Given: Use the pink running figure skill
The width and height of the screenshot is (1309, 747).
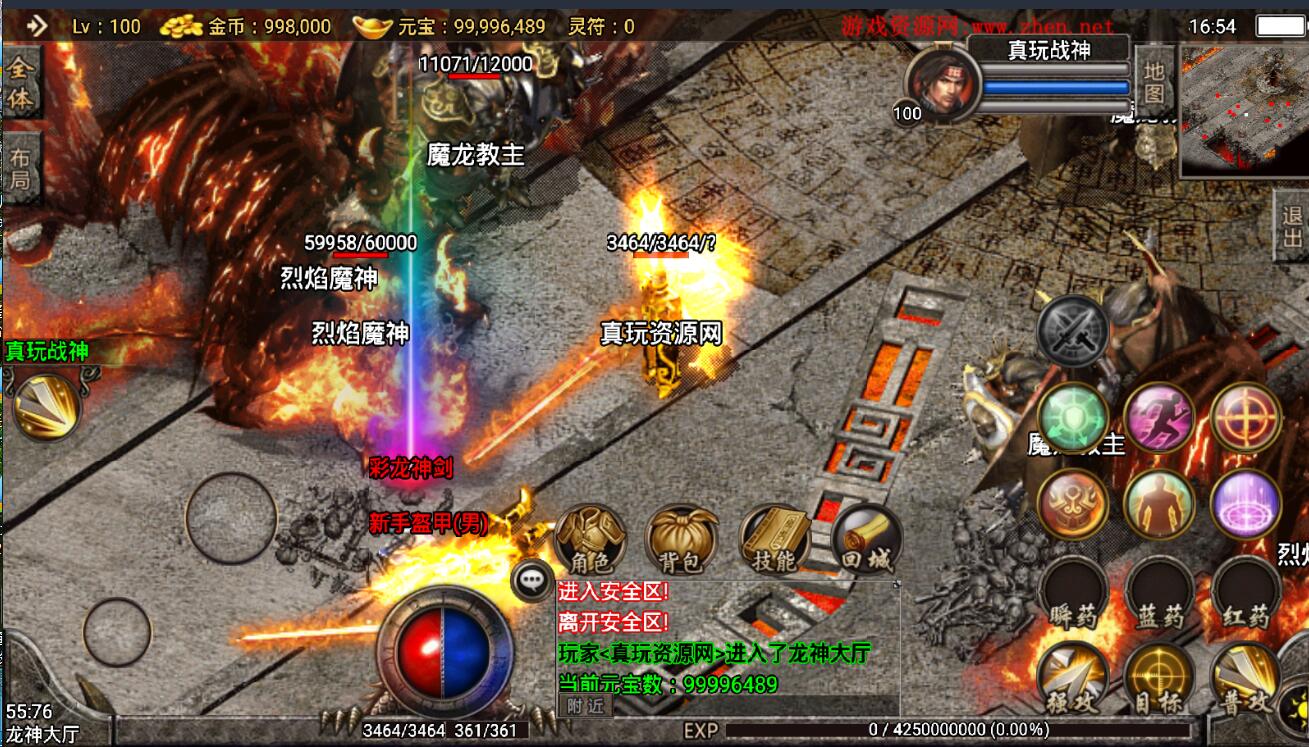Looking at the screenshot, I should click(1159, 417).
